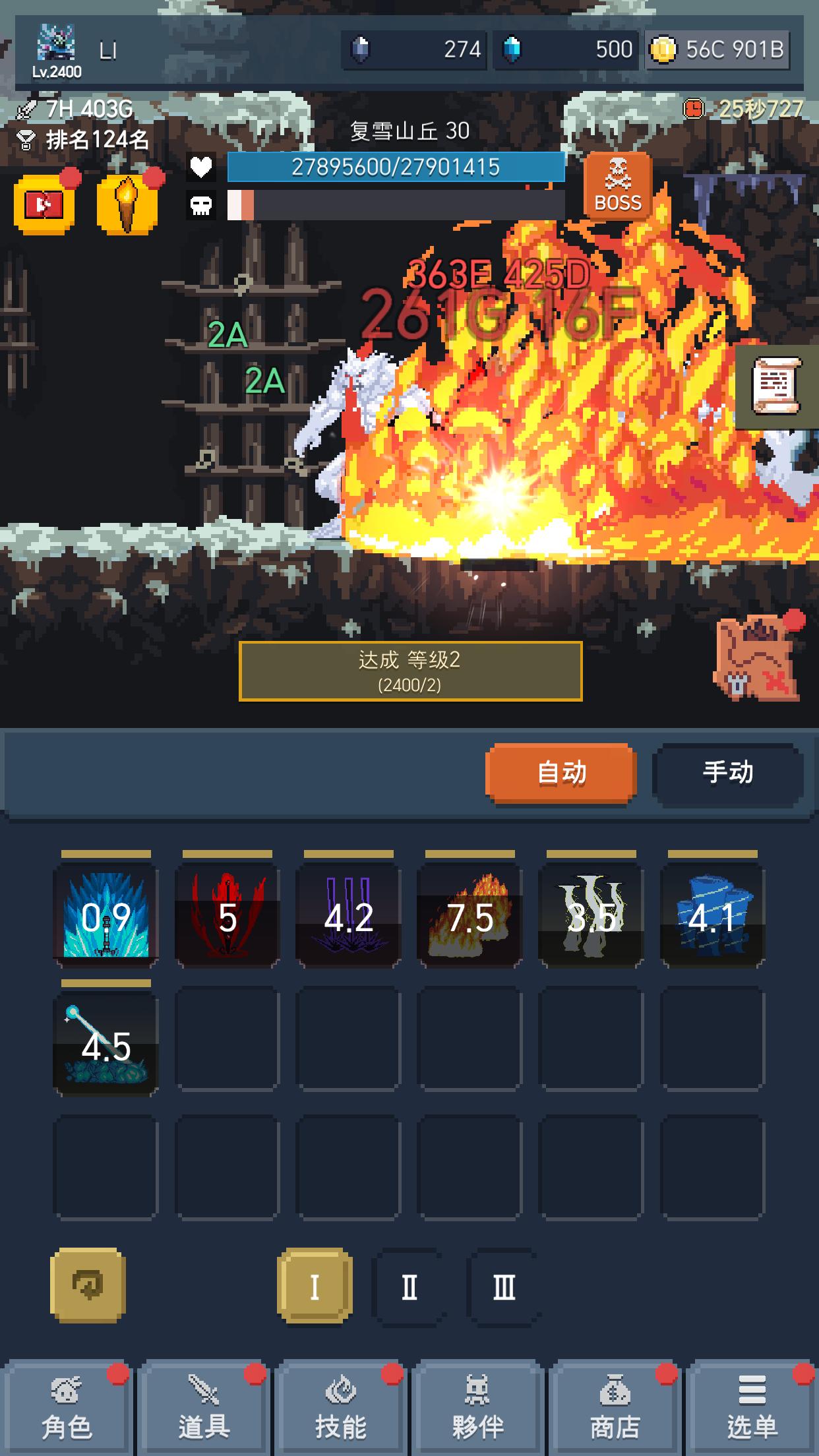
Task: Open the 技能 skills tab
Action: tap(341, 1409)
